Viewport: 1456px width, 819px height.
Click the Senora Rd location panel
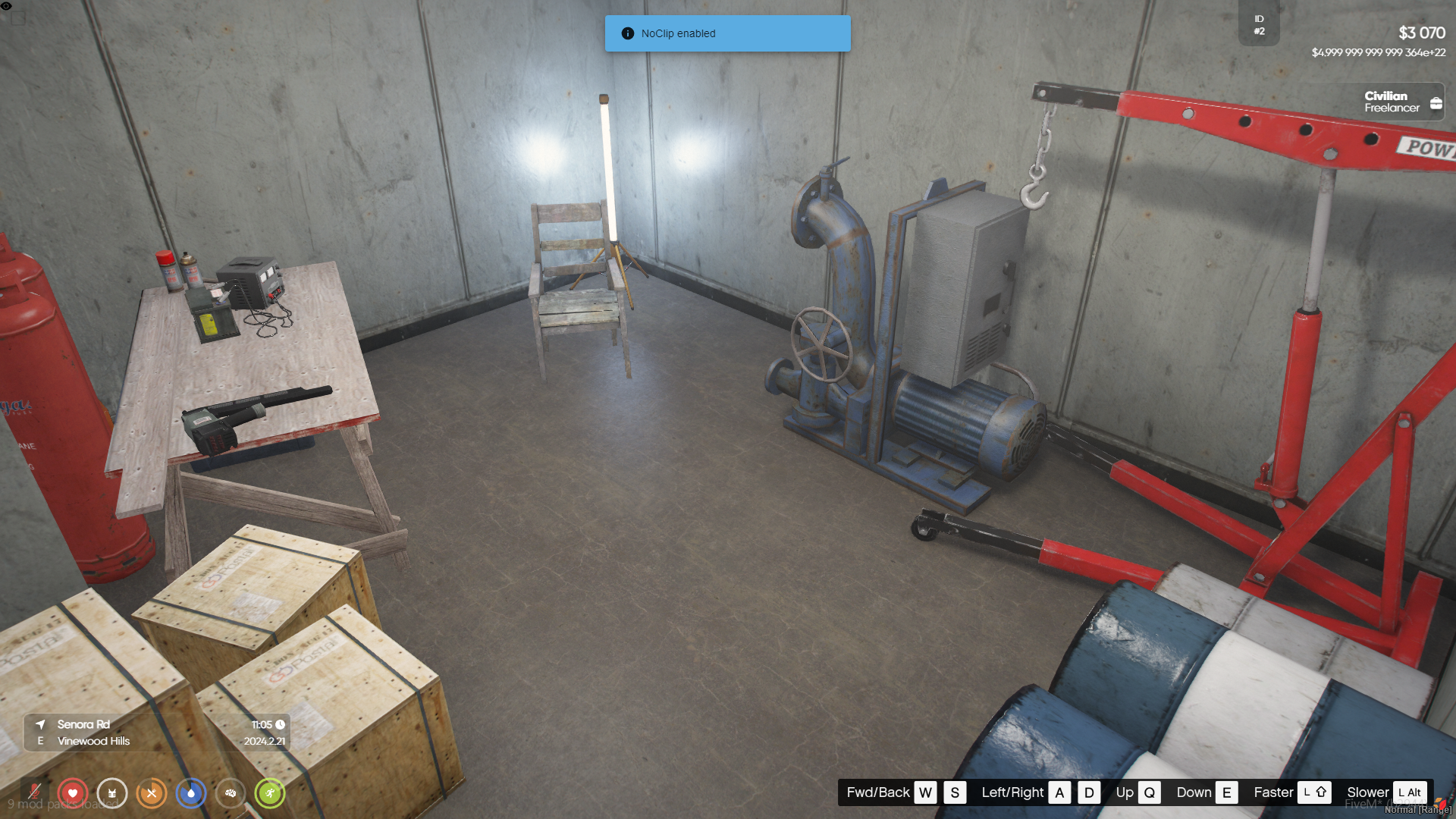point(155,733)
